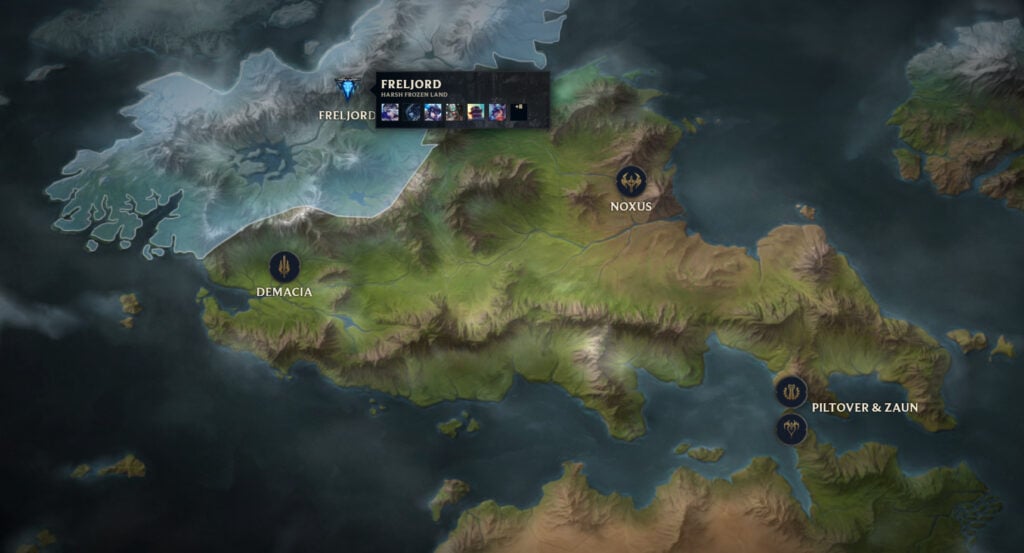The image size is (1024, 553).
Task: Click the first champion portrait in Freljord tooltip
Action: pos(390,112)
